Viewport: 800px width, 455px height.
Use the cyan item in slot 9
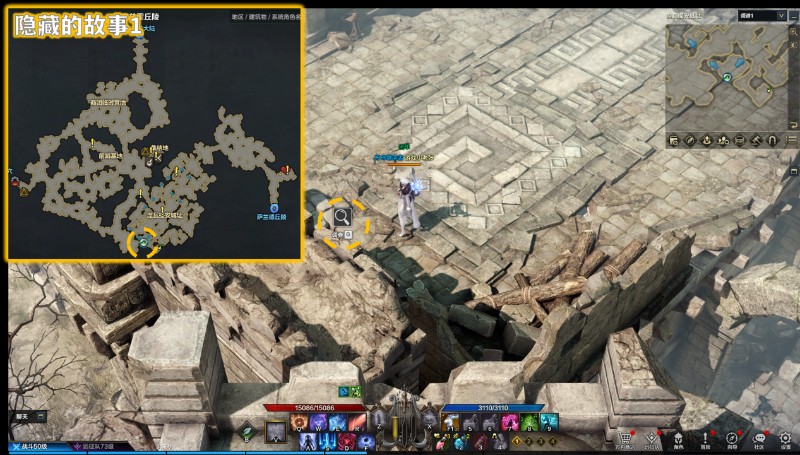[547, 423]
